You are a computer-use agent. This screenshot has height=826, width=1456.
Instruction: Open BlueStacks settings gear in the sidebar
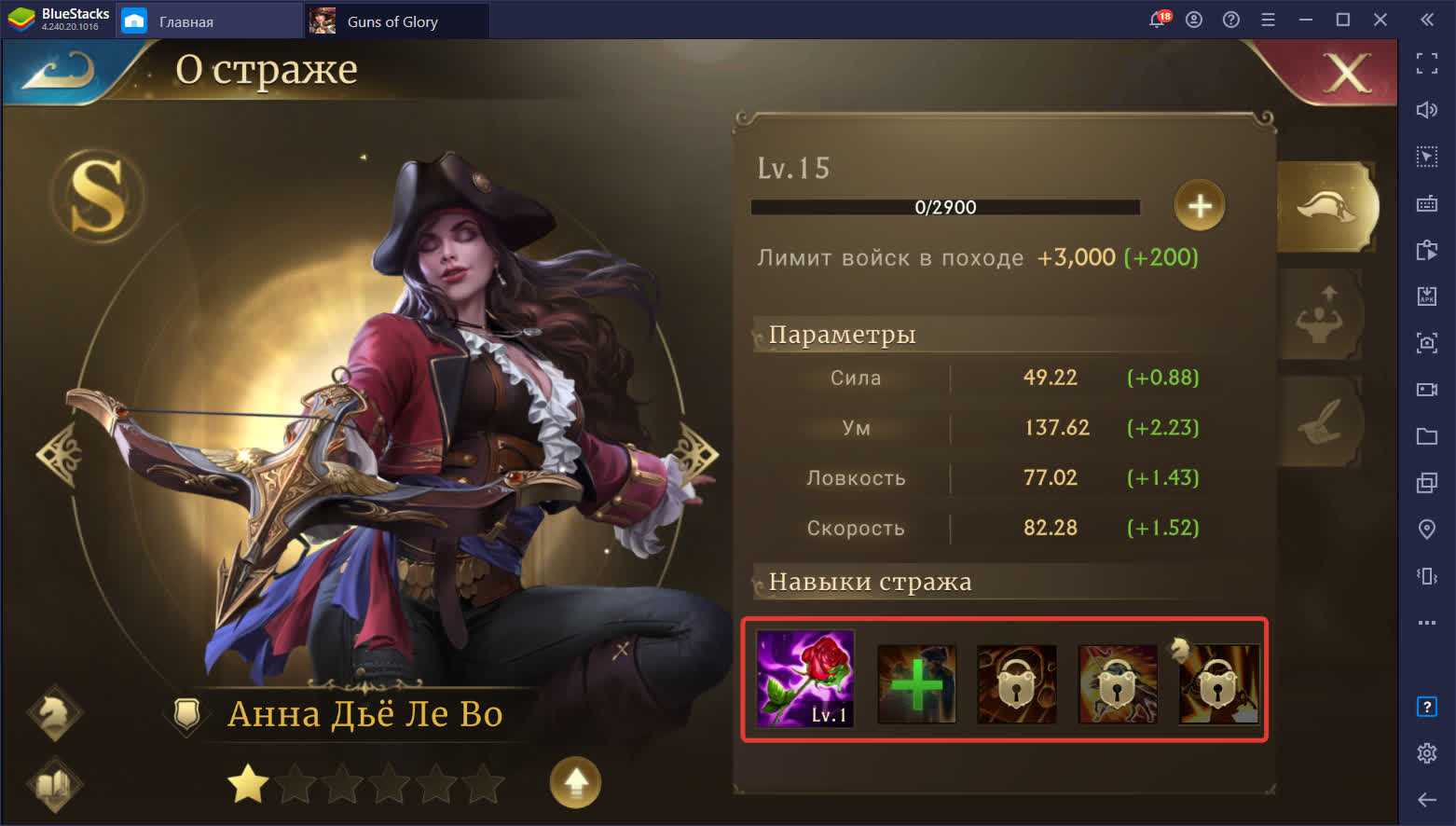pos(1426,753)
